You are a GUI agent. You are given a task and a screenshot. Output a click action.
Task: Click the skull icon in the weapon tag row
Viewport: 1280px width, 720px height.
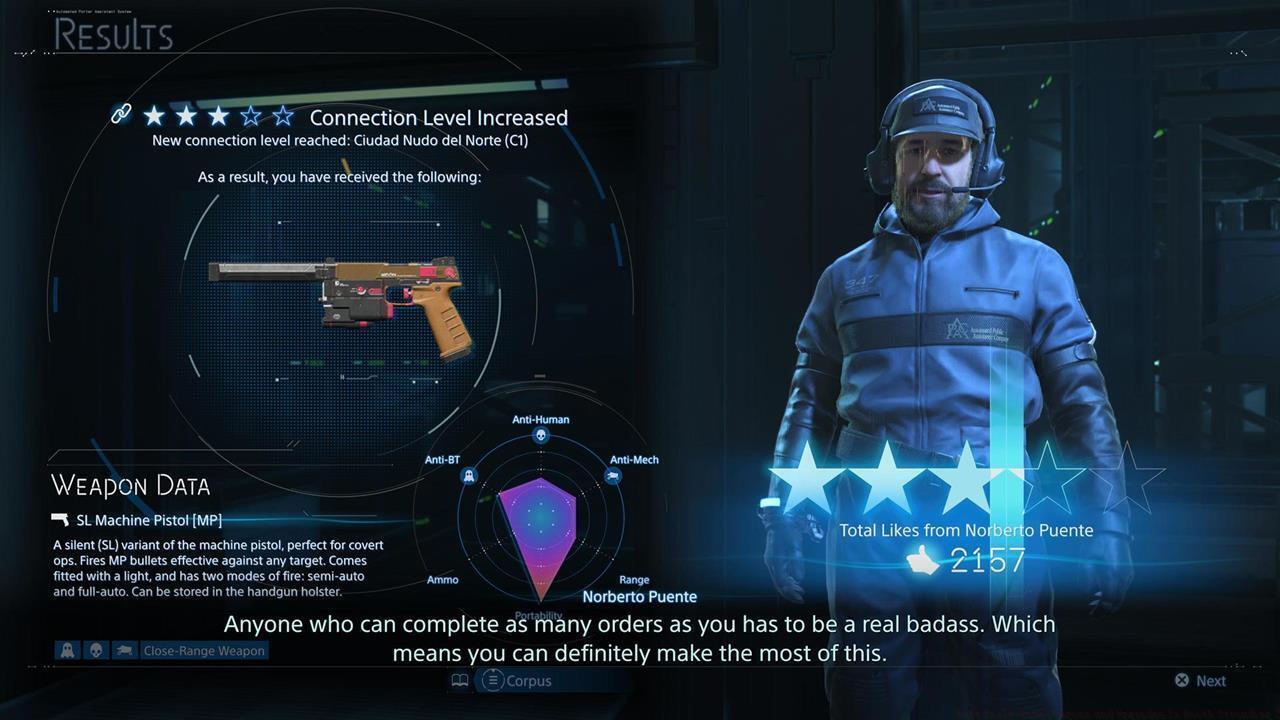point(95,650)
